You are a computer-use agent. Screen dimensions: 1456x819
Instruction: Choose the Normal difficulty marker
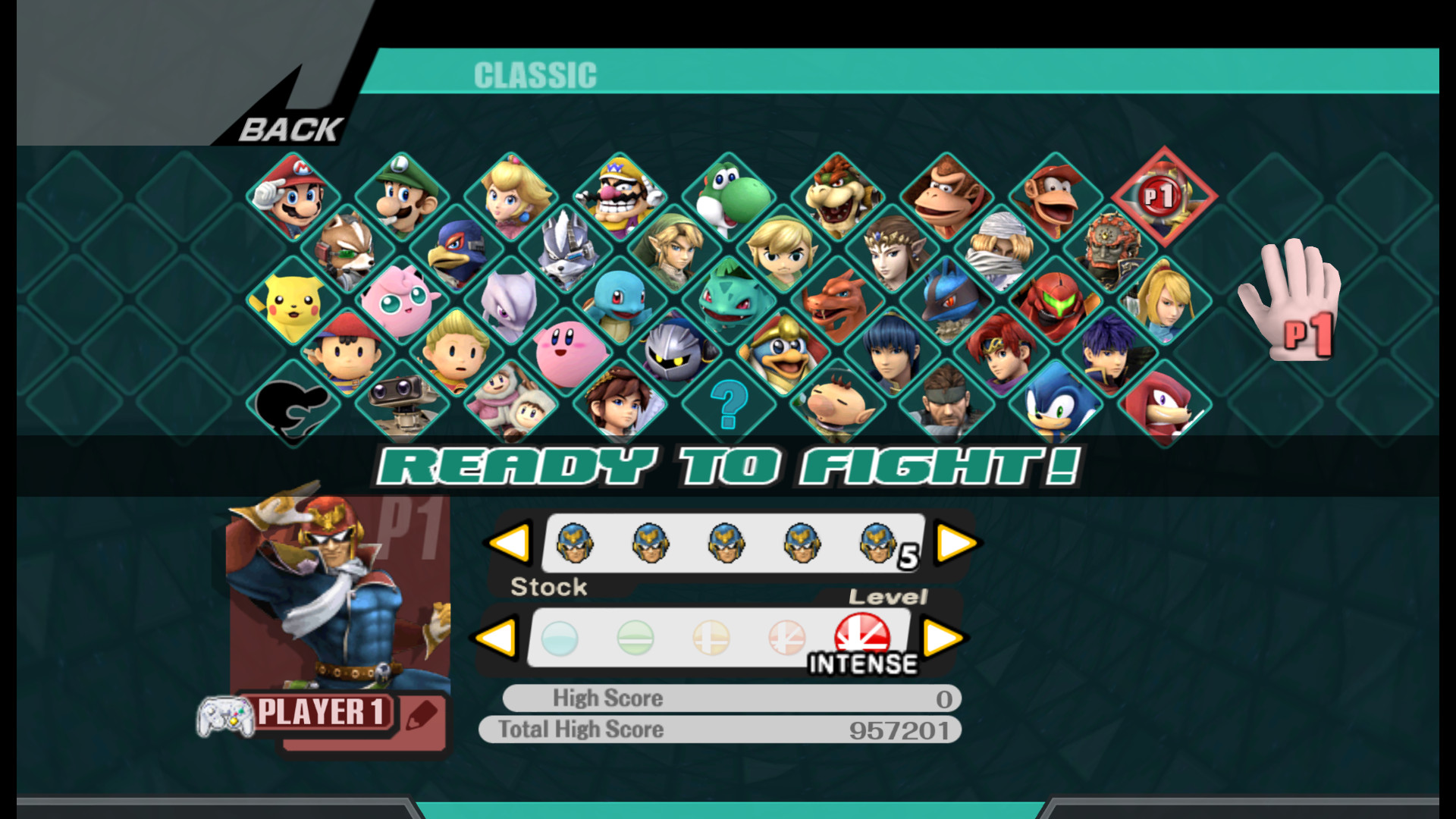[x=634, y=639]
